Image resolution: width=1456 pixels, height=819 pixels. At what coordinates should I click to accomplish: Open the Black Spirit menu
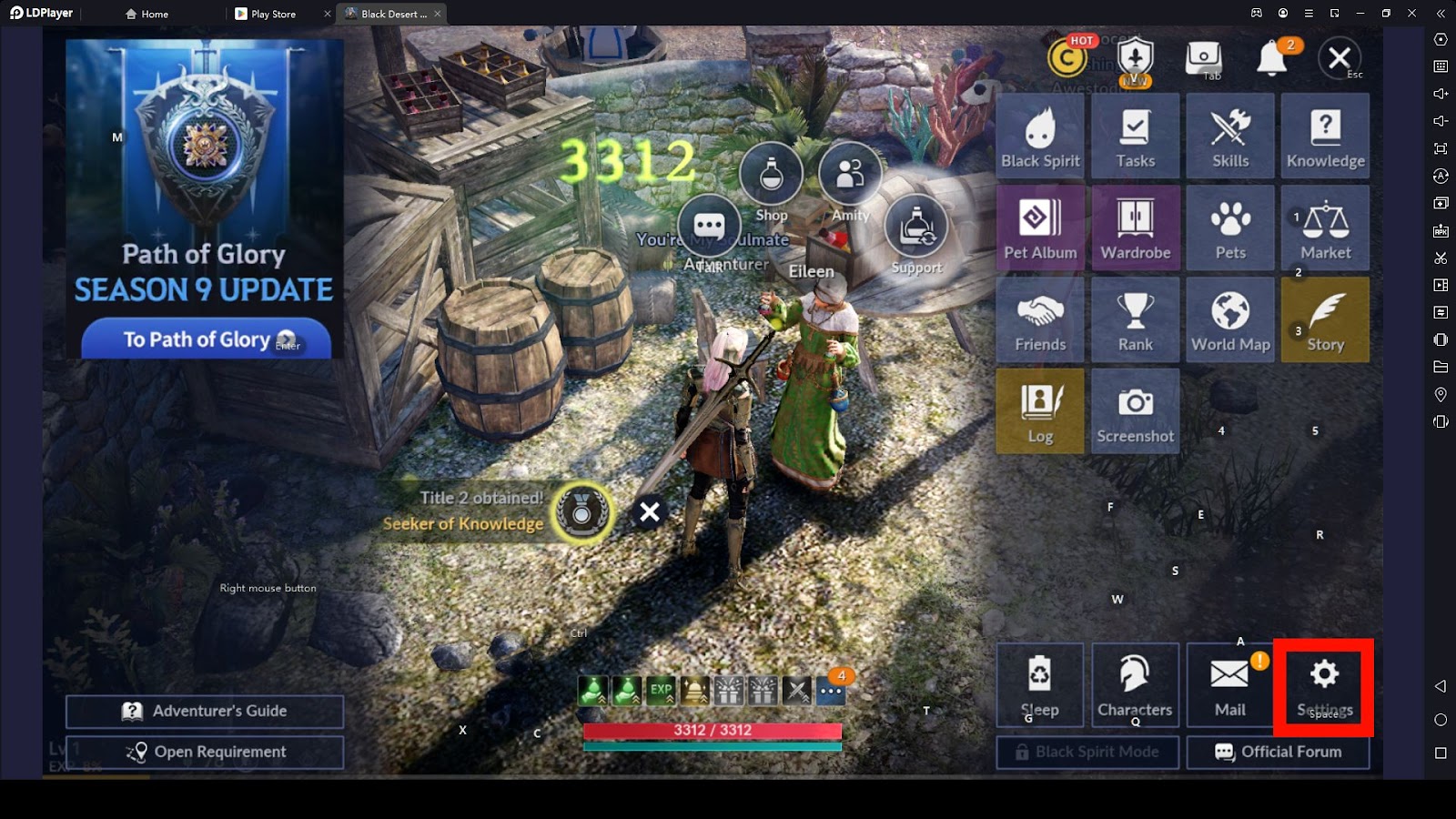[x=1040, y=136]
